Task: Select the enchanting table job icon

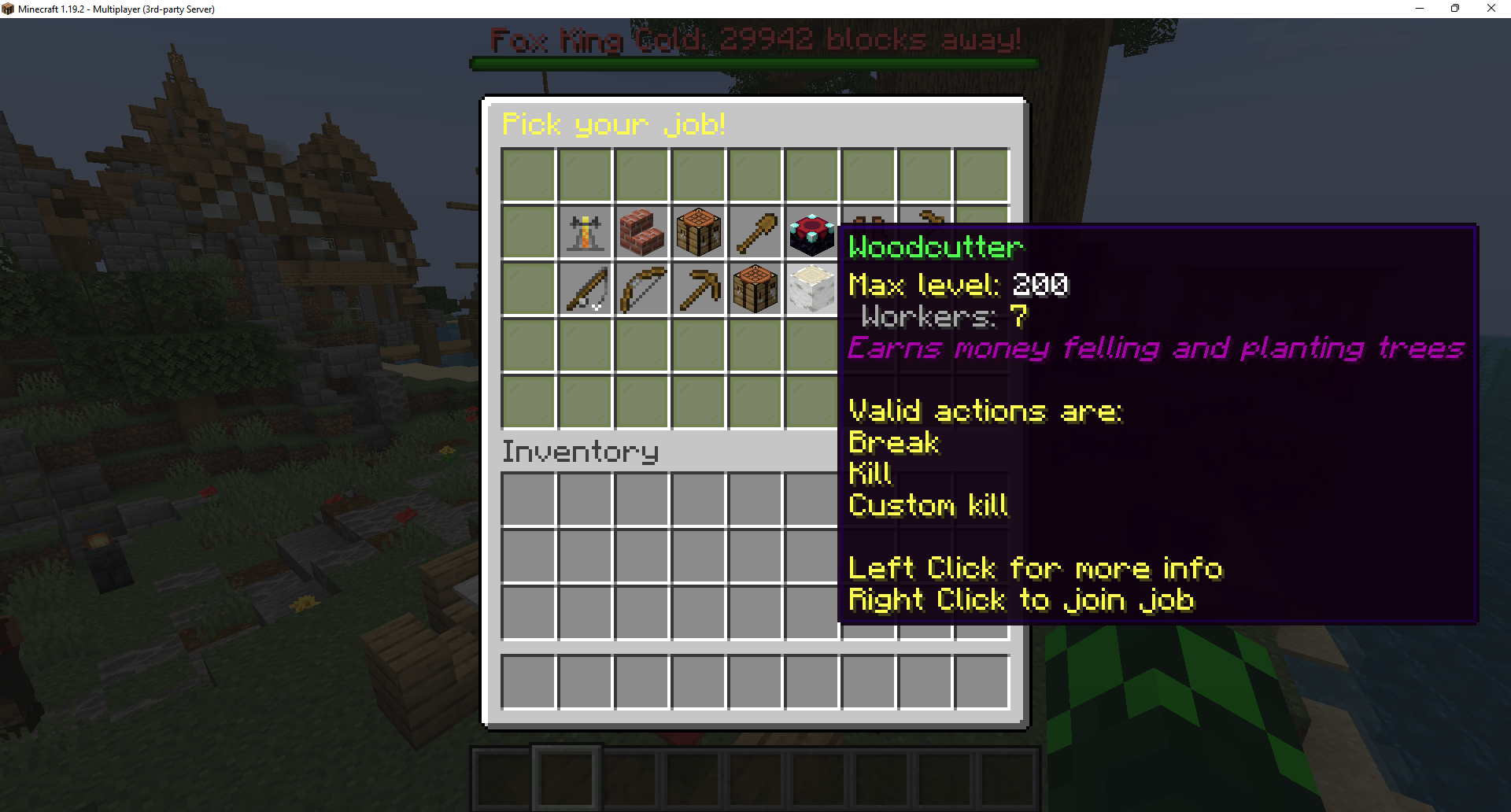Action: [812, 233]
